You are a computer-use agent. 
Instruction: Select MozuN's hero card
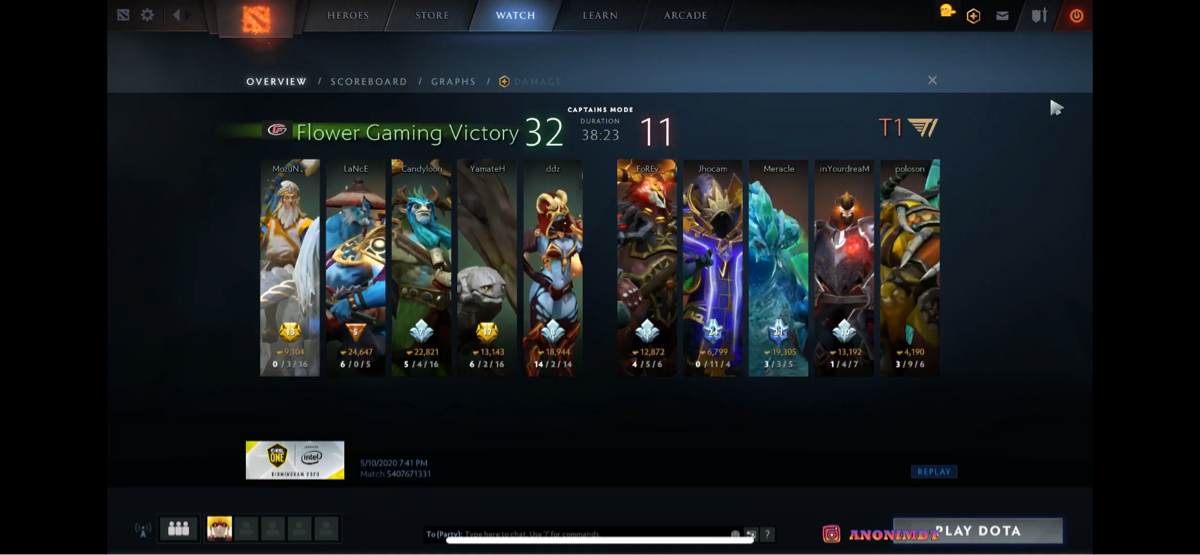290,267
